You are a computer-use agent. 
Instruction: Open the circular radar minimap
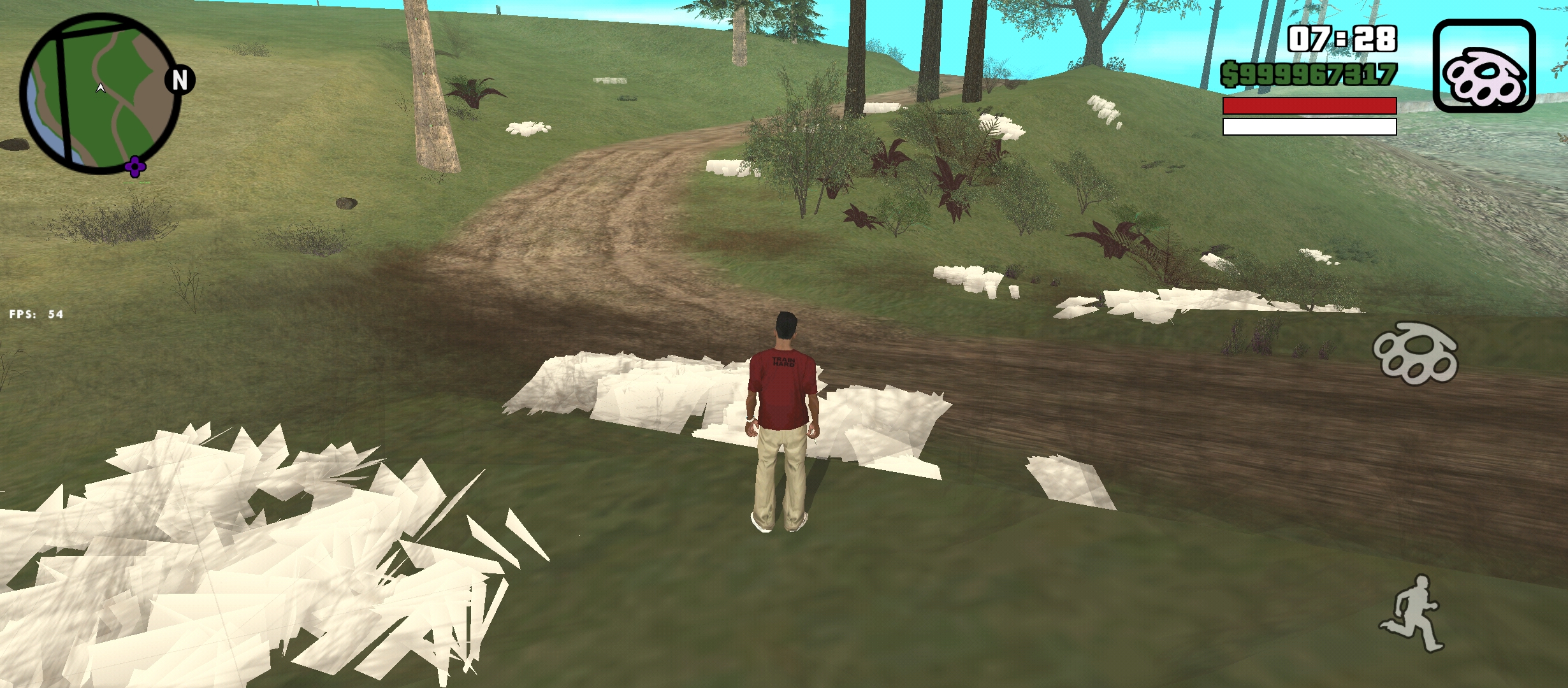(x=99, y=94)
